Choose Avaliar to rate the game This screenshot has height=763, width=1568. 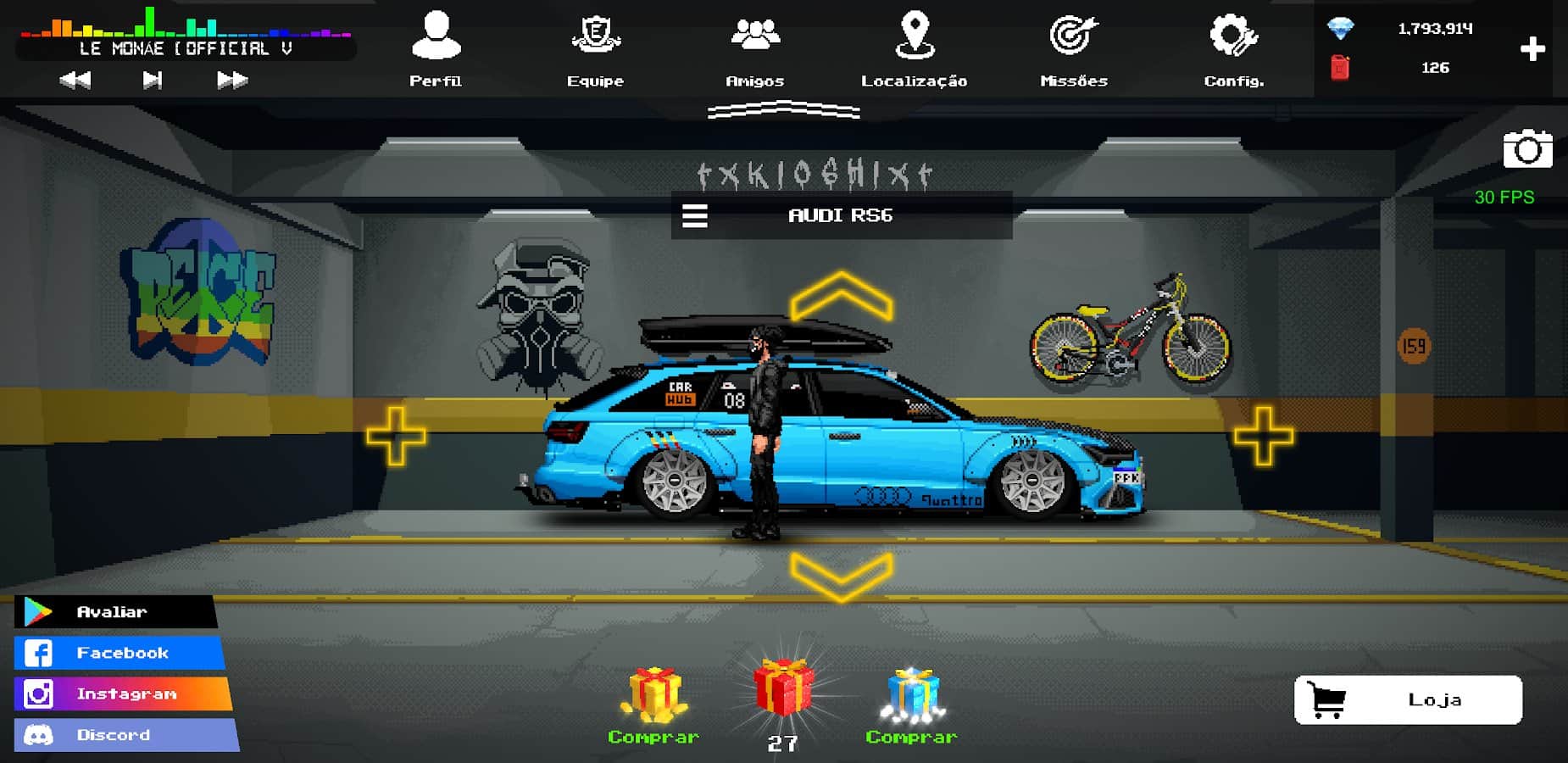115,611
